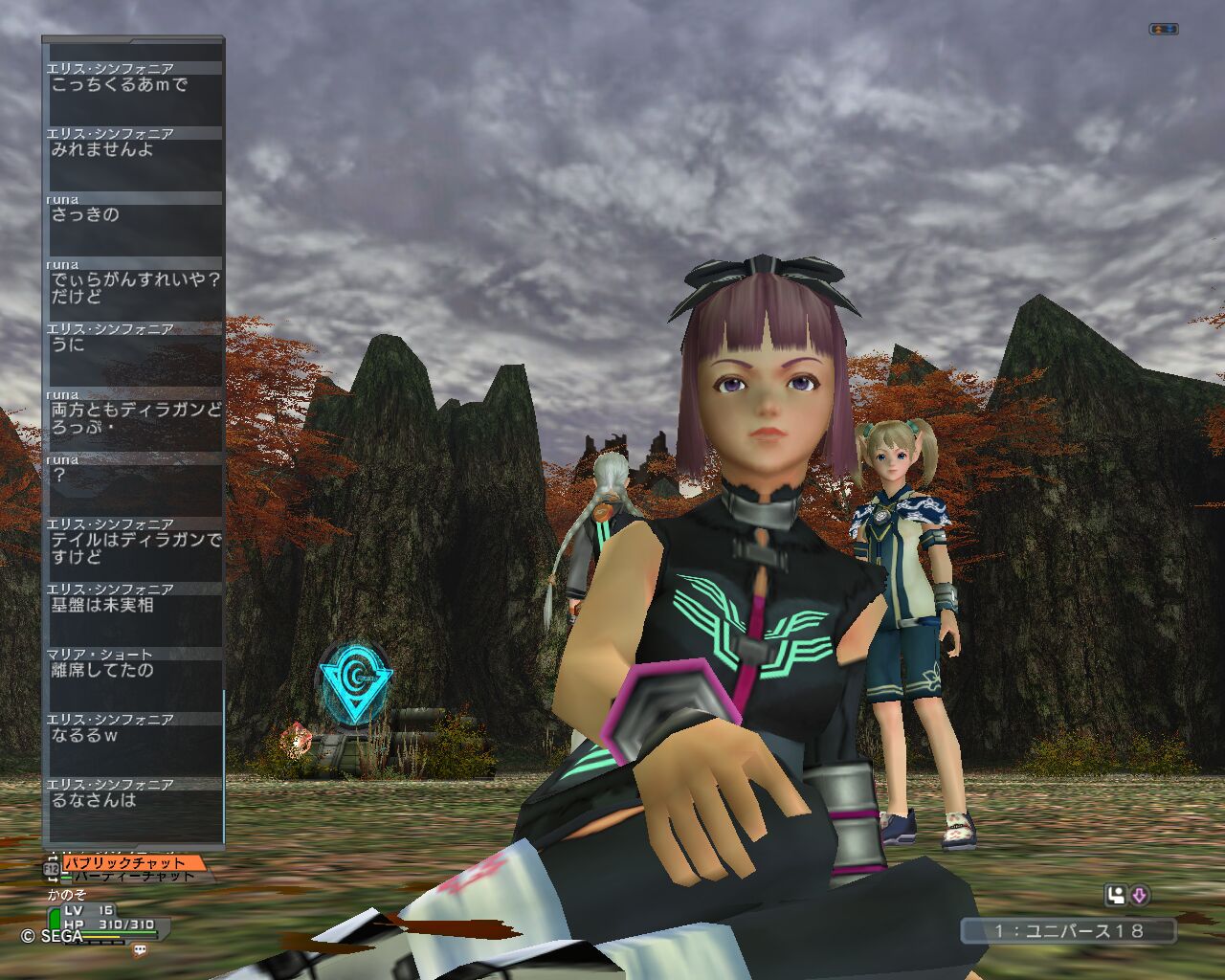Click the chat message さっきの
Viewport: 1225px width, 980px height.
click(85, 214)
